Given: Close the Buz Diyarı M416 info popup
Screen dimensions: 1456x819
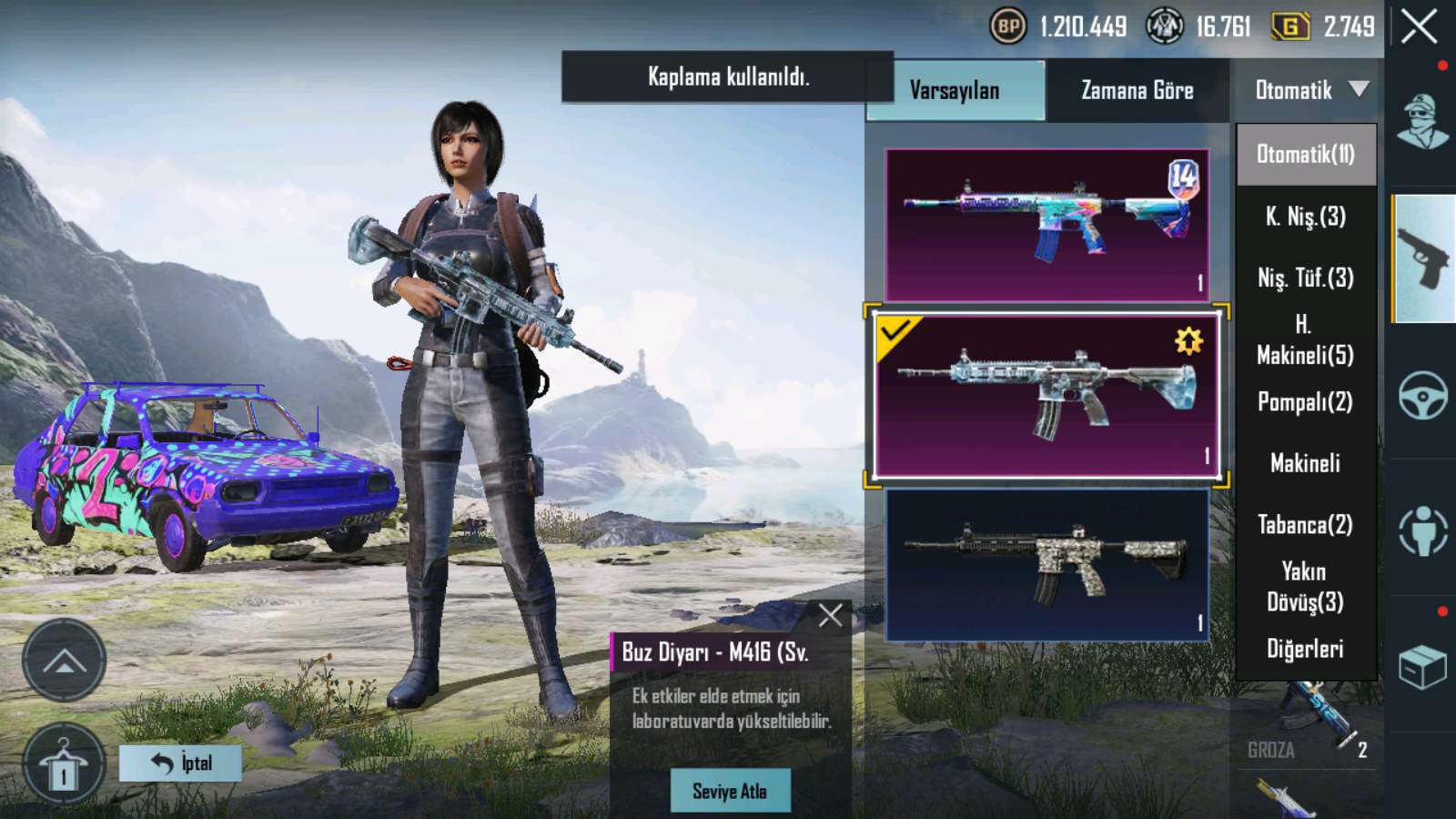Looking at the screenshot, I should point(830,616).
